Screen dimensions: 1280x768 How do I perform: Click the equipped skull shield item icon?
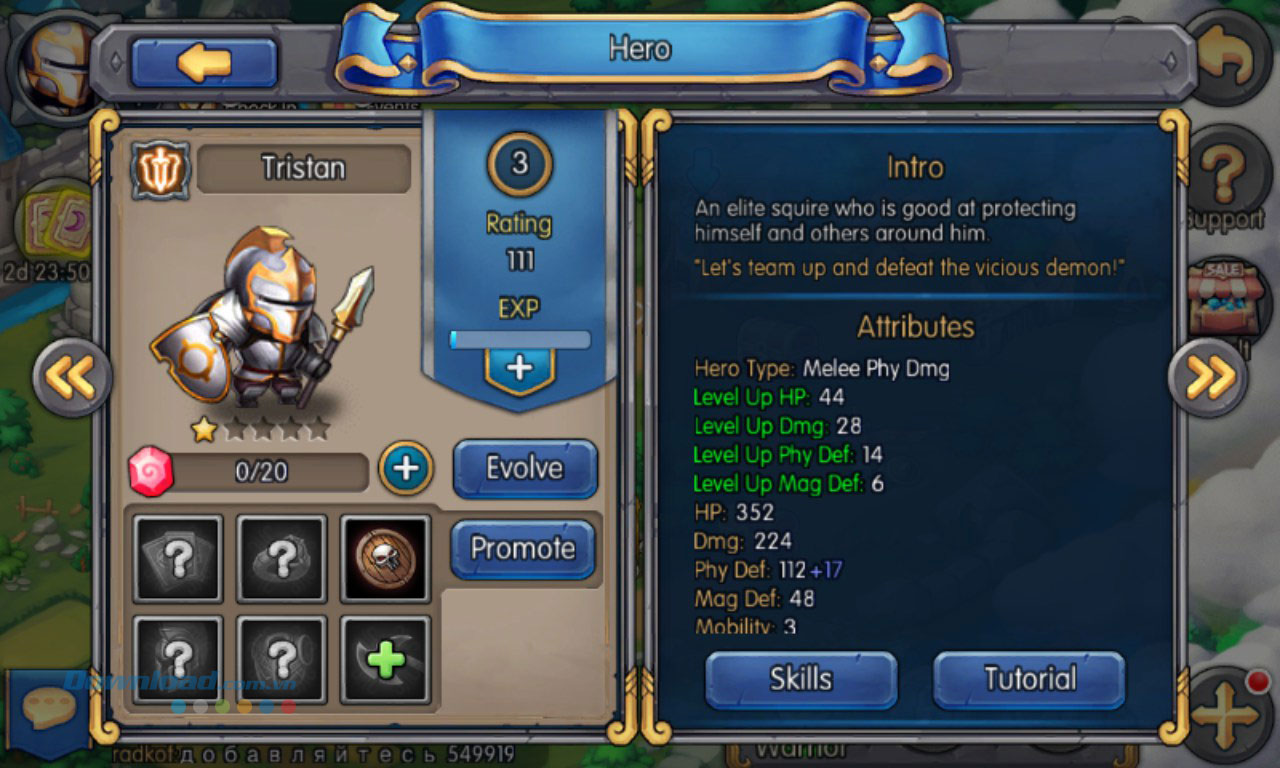pyautogui.click(x=385, y=558)
